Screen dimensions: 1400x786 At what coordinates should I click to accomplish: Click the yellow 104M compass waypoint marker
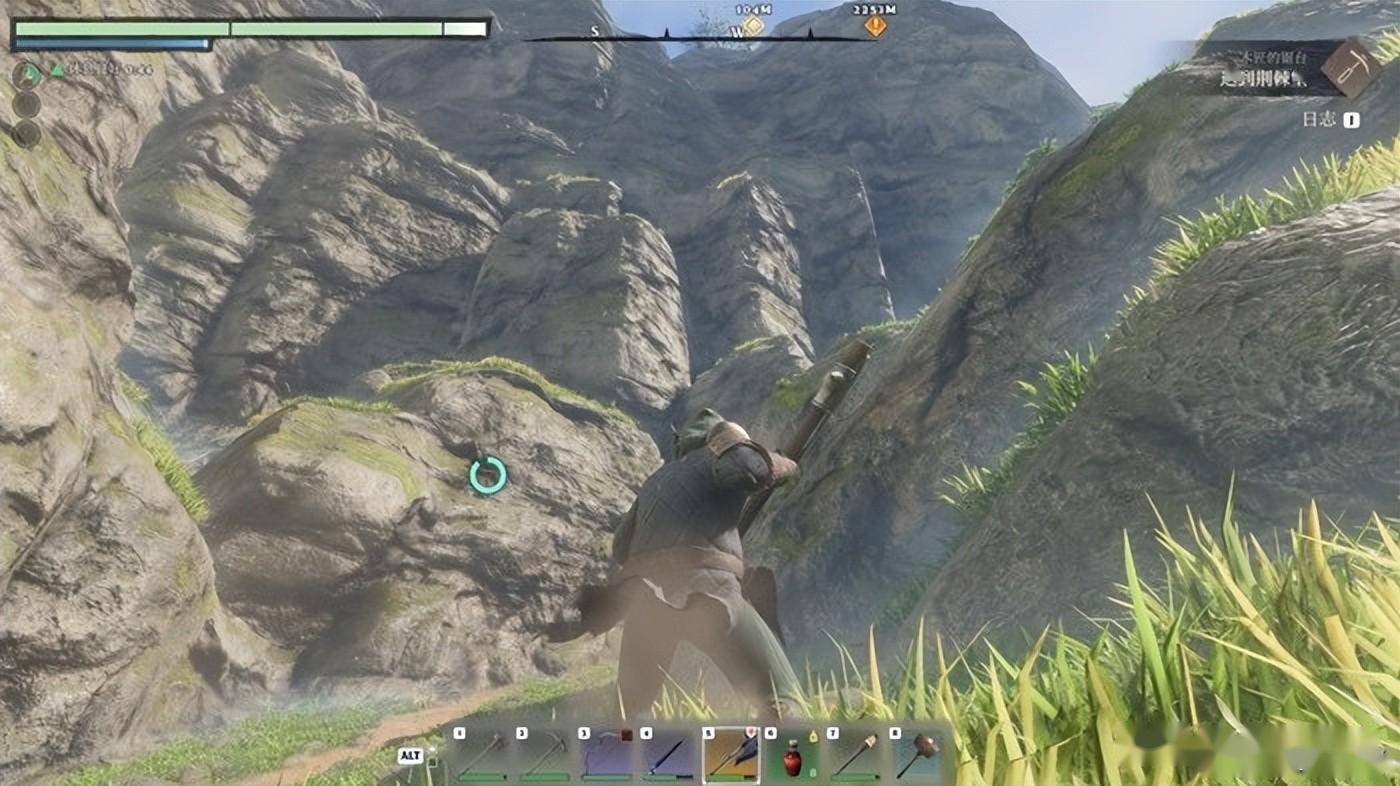pyautogui.click(x=752, y=26)
